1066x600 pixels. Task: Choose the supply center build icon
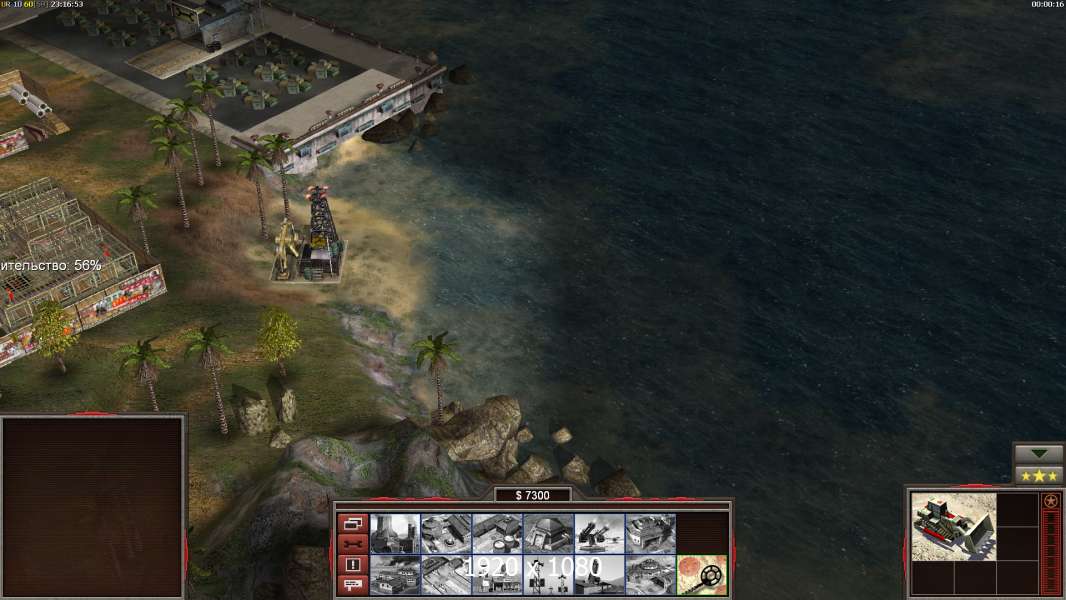pyautogui.click(x=497, y=533)
